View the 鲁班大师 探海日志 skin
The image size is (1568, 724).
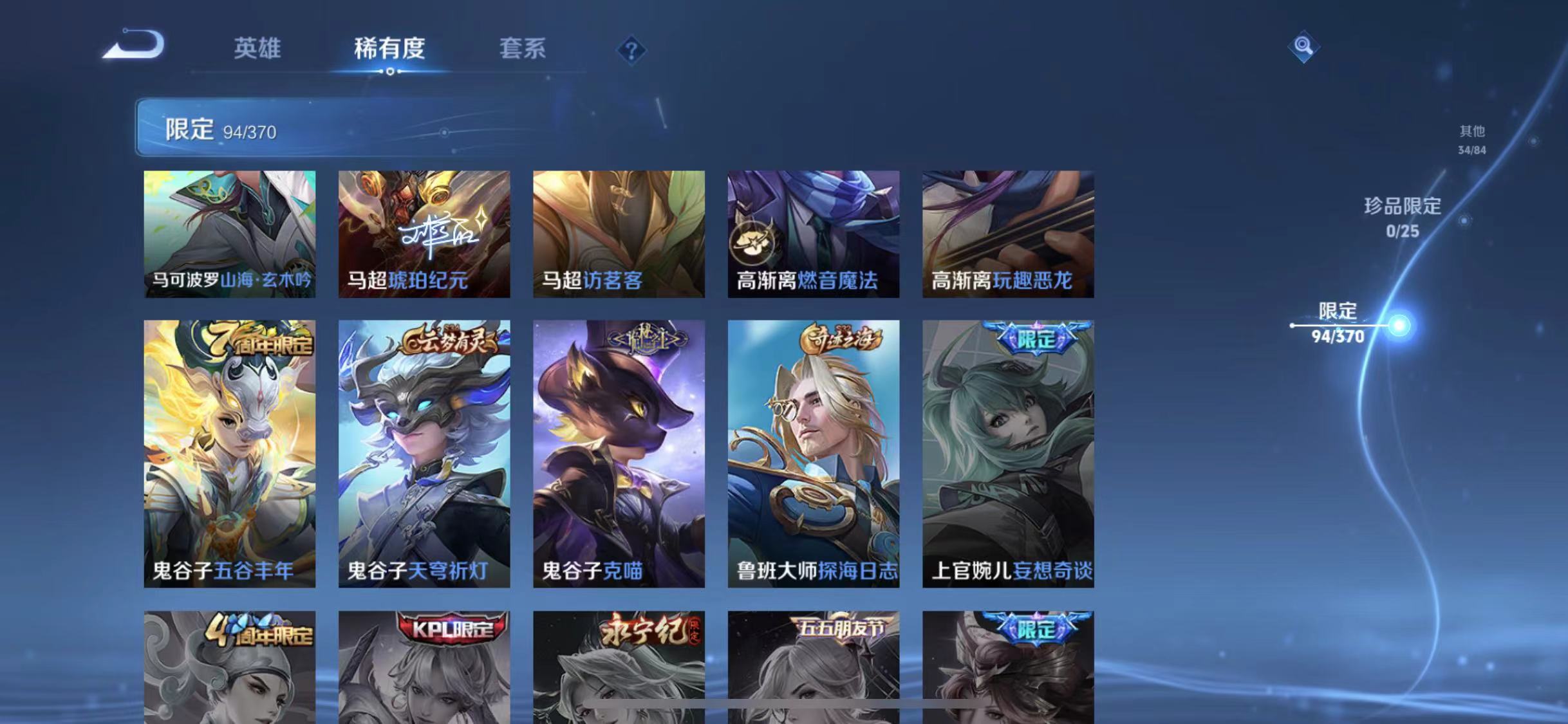tap(814, 450)
